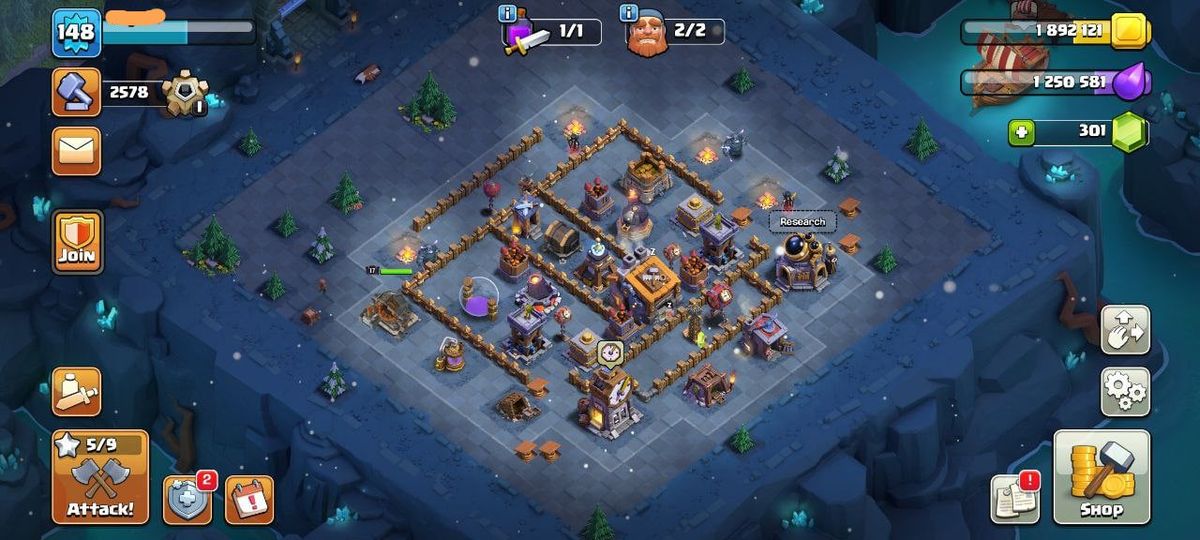Show battle machine info next to 1/1
This screenshot has width=1200, height=540.
[x=508, y=13]
